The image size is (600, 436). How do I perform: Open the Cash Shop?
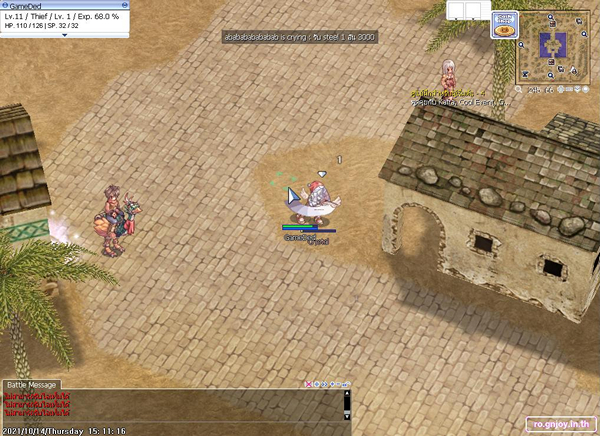coord(503,24)
